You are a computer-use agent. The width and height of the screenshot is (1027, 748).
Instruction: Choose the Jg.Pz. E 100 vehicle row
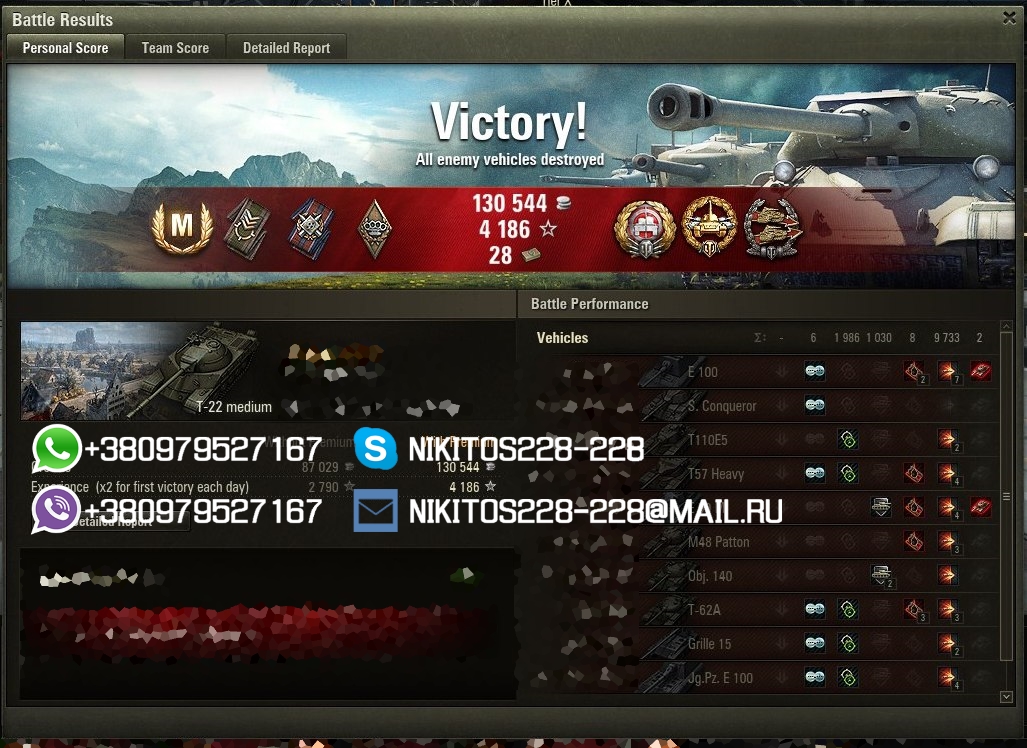720,678
